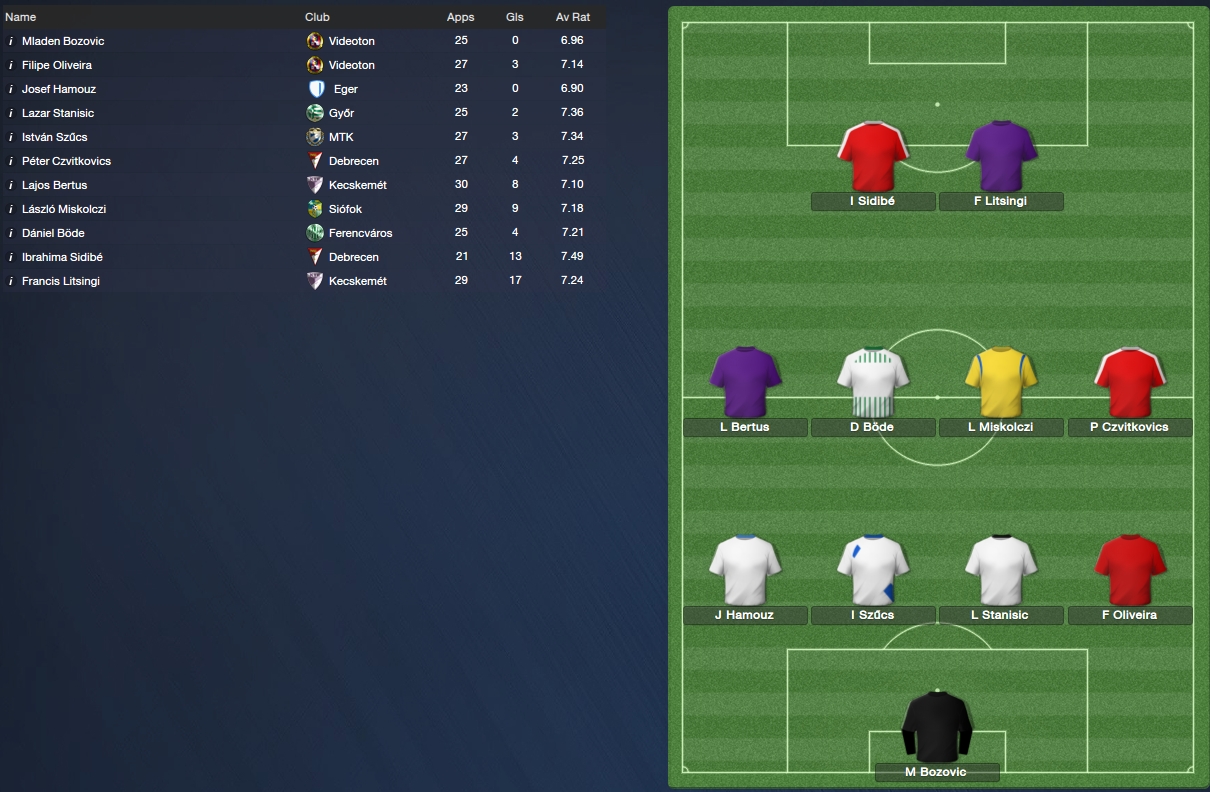Choose the F Litsingi name label on pitch
1210x792 pixels.
tap(1000, 201)
